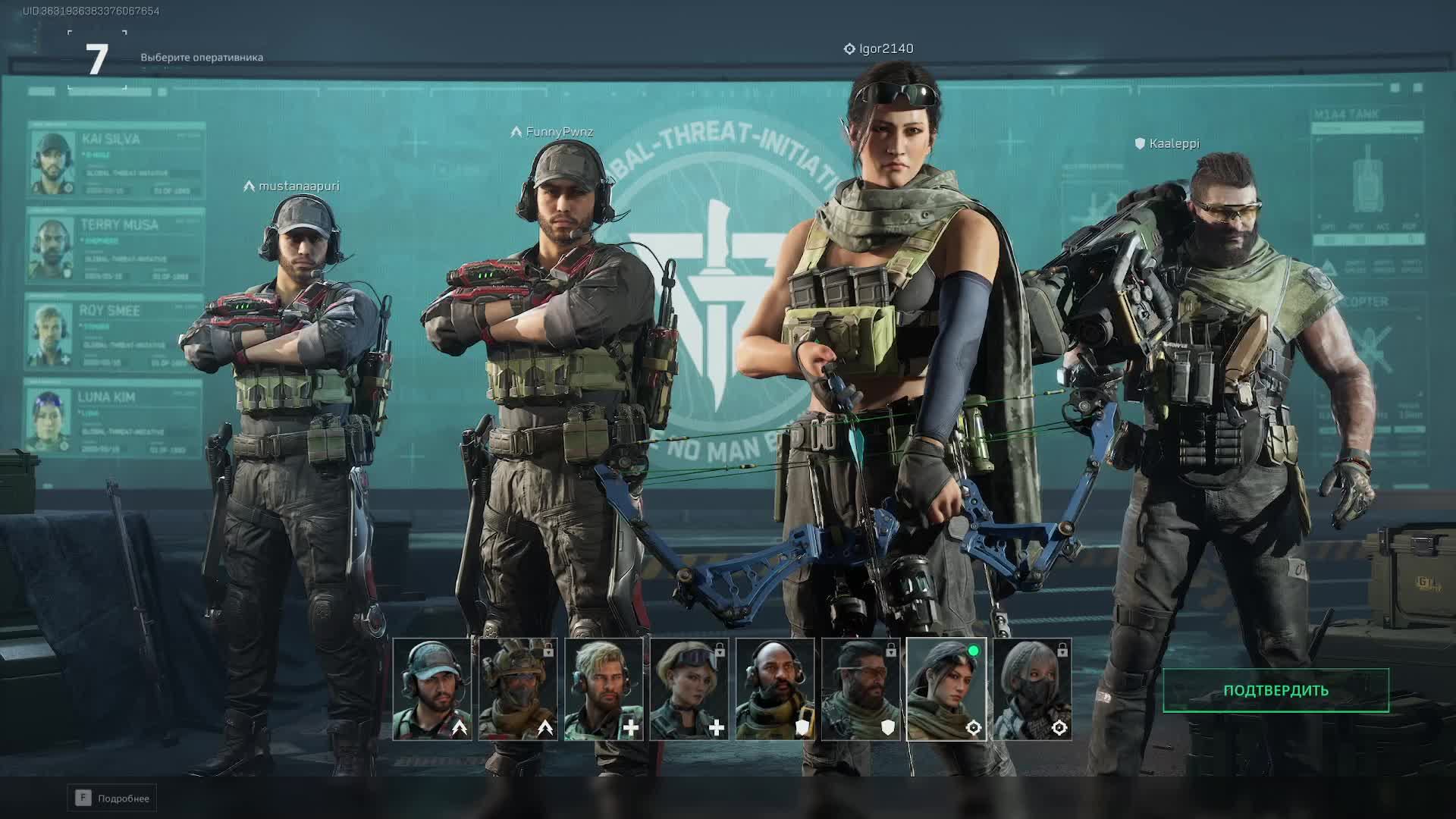
Task: Open the Подробнее details option
Action: pos(112,798)
